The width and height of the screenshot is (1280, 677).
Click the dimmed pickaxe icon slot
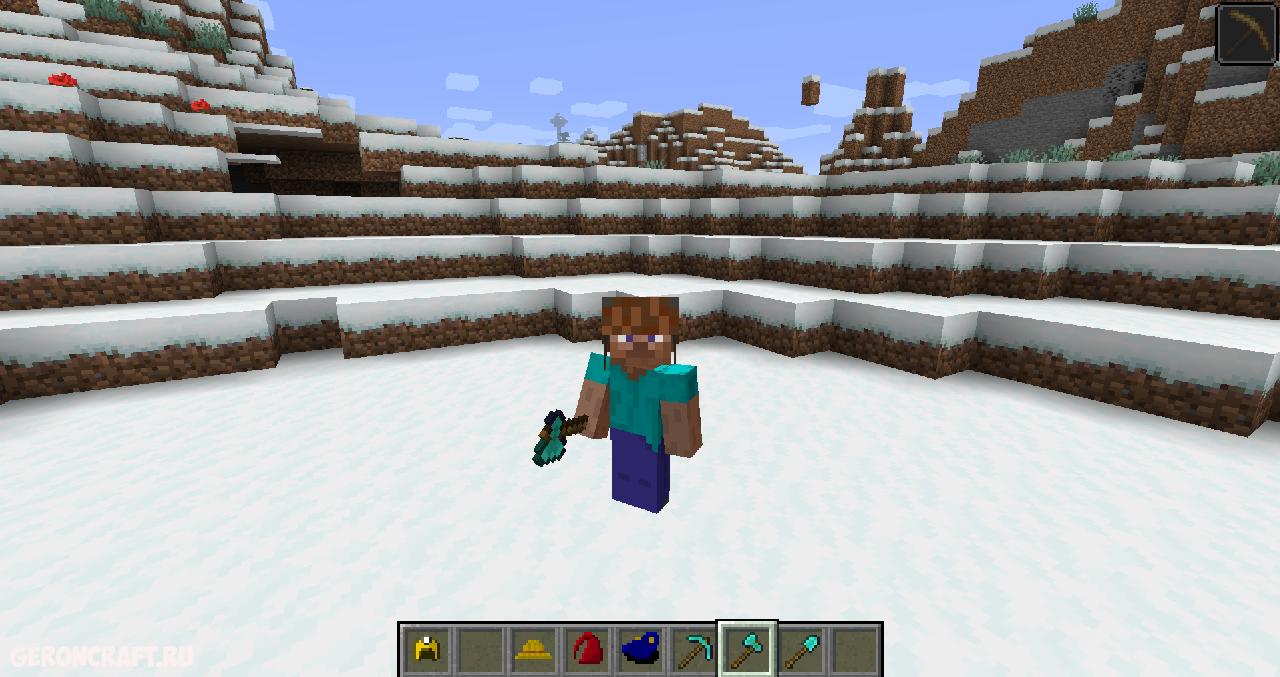[x=1247, y=34]
